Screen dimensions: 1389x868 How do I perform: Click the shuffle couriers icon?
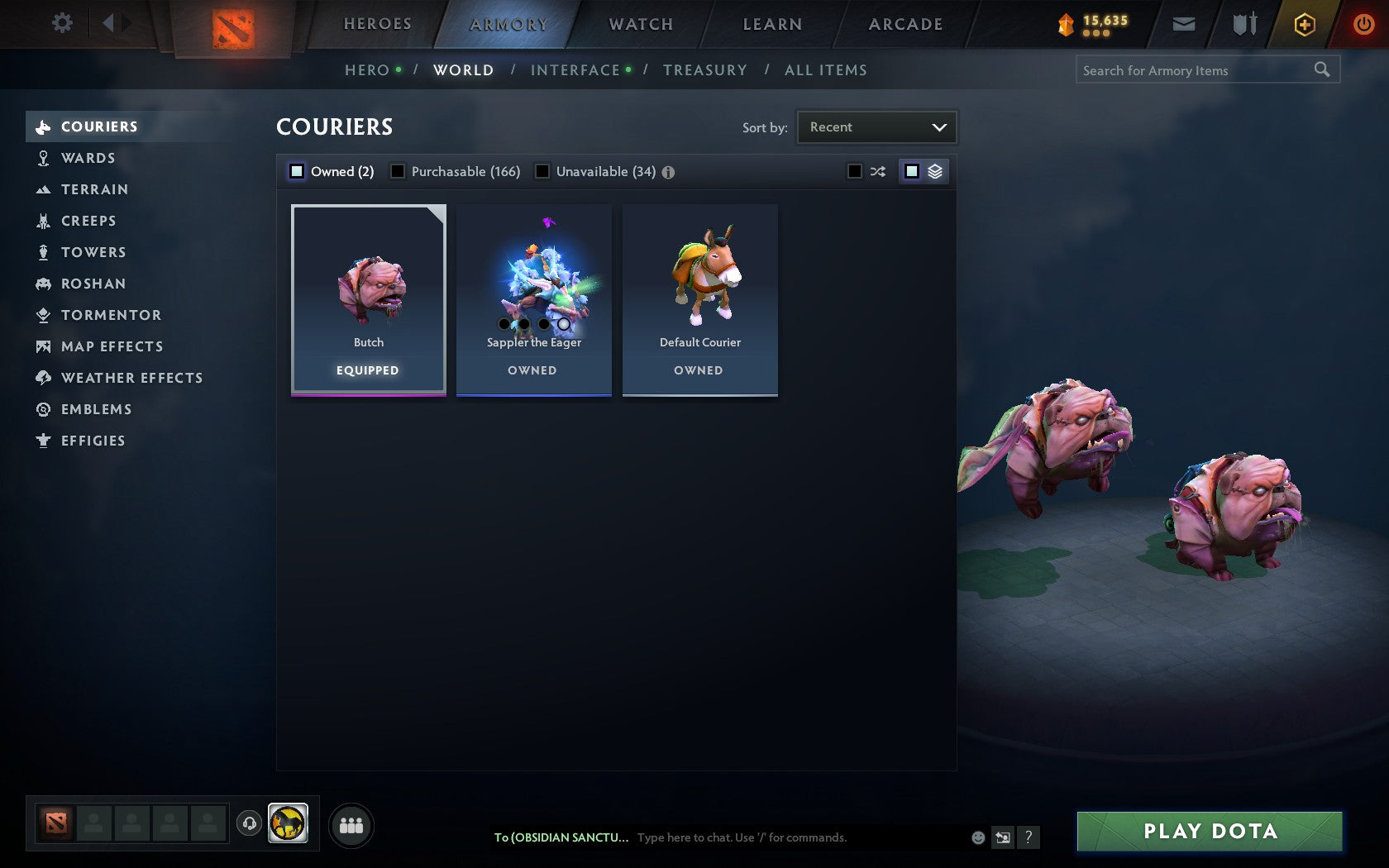[x=878, y=171]
